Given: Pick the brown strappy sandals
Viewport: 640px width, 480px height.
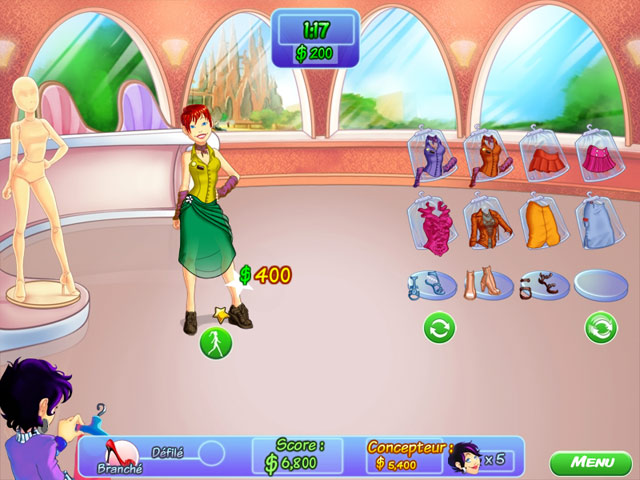Looking at the screenshot, I should (544, 284).
